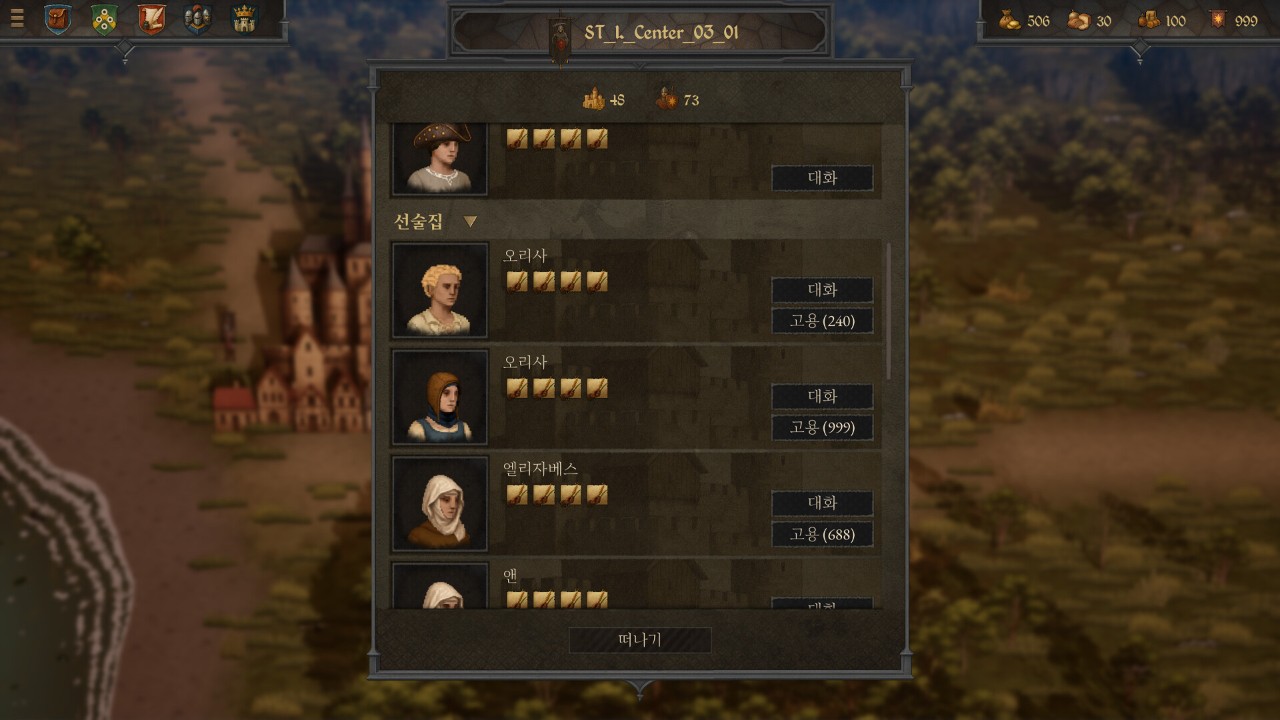Open the hamburger main menu
This screenshot has width=1280, height=720.
pyautogui.click(x=16, y=18)
